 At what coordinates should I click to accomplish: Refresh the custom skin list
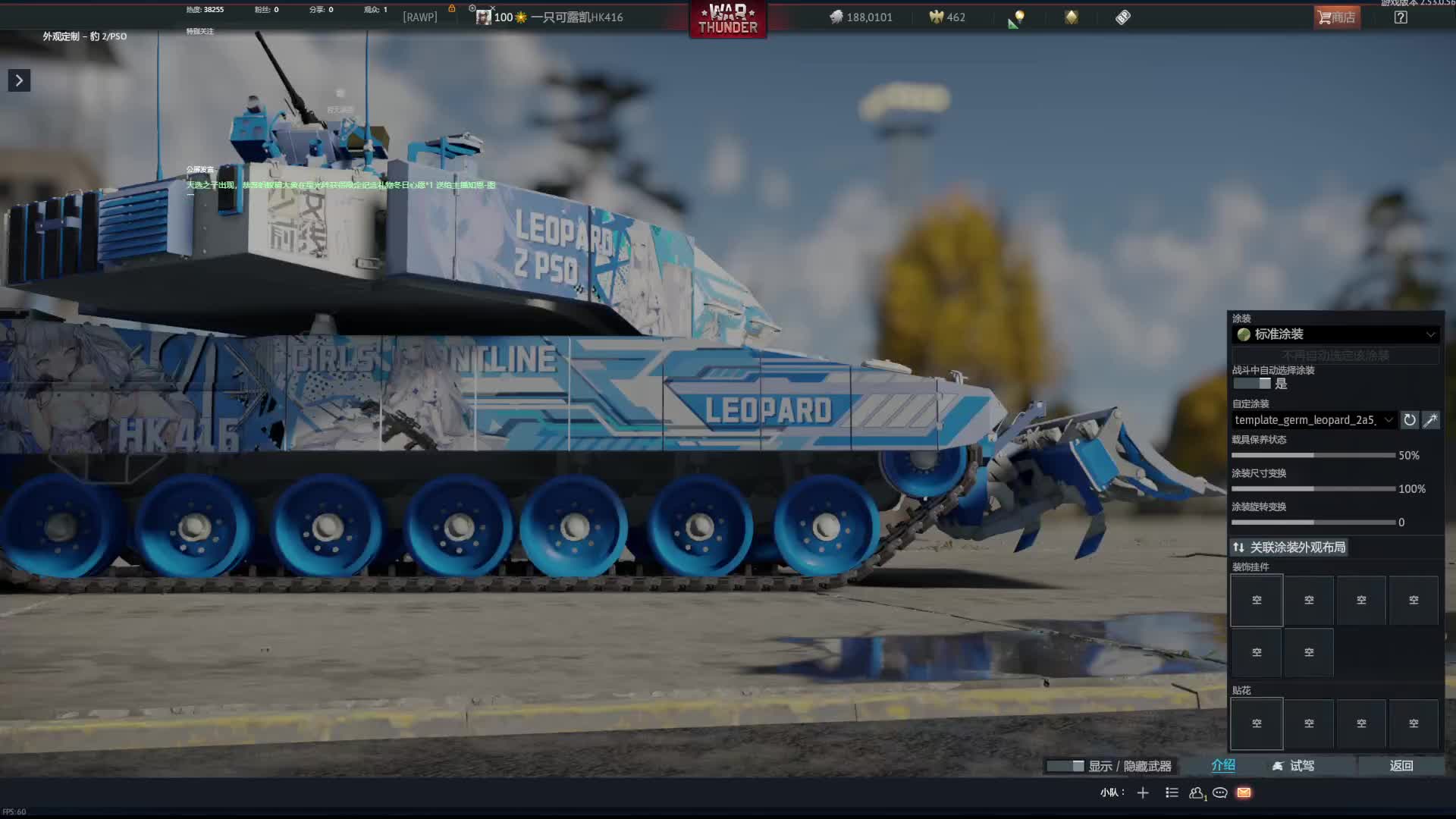coord(1410,420)
